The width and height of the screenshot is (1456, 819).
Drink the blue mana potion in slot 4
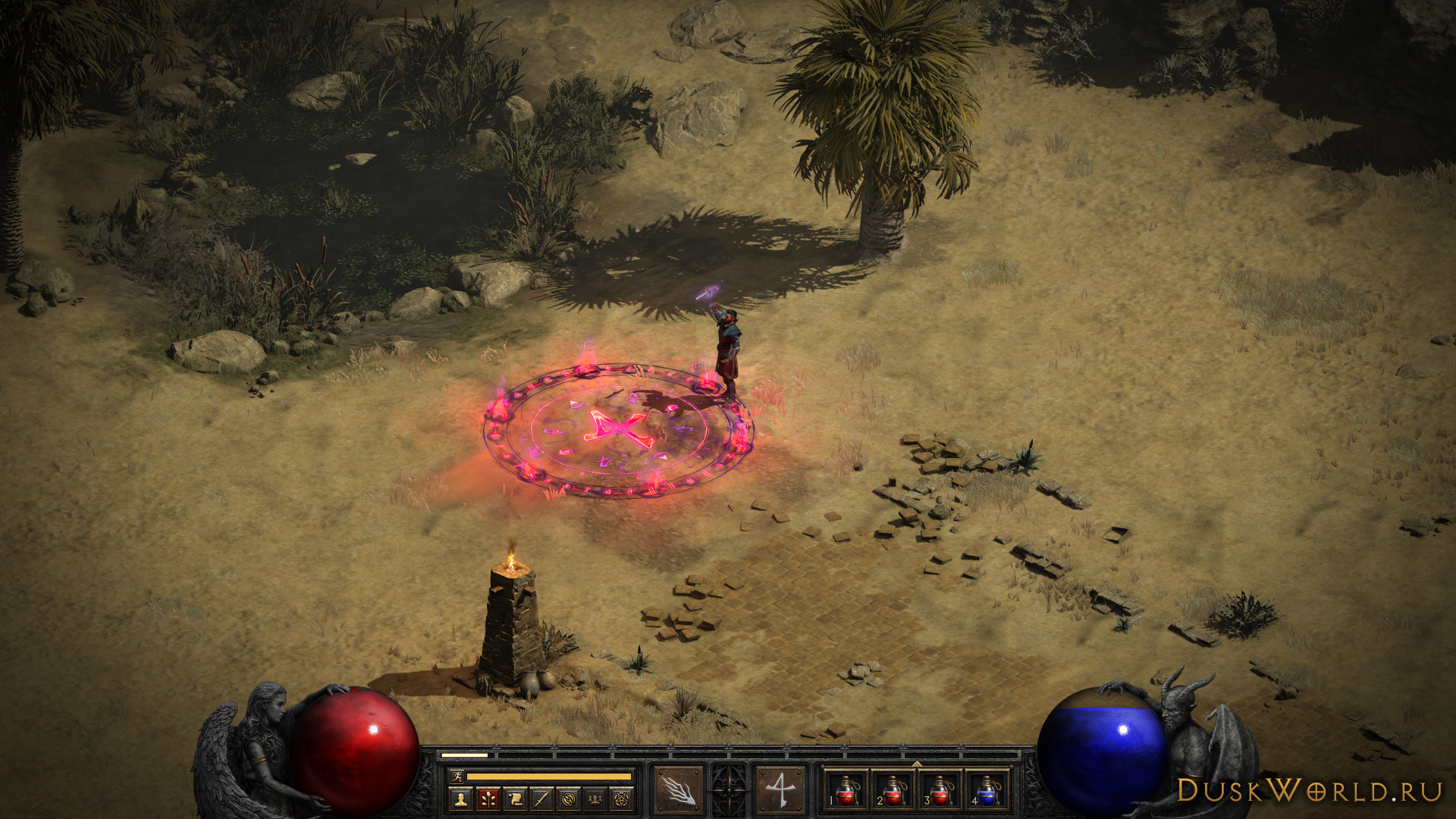coord(986,790)
